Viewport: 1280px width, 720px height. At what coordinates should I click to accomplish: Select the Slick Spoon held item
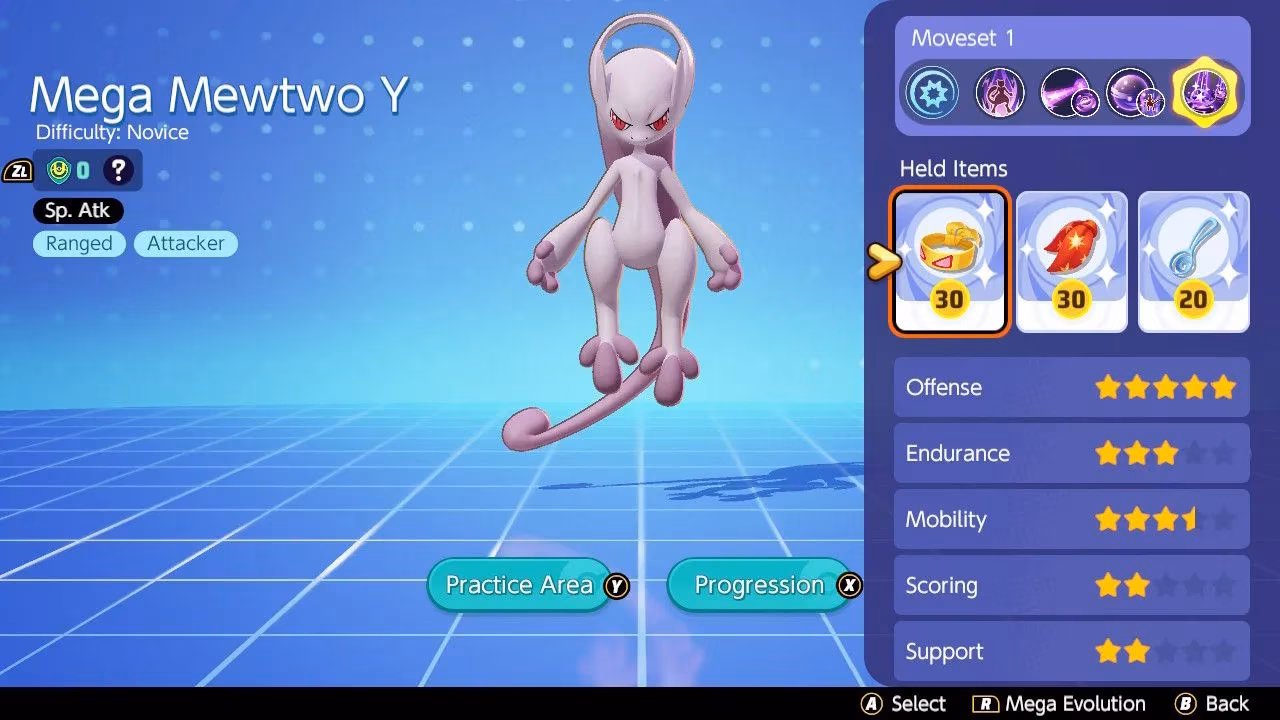click(x=1194, y=258)
